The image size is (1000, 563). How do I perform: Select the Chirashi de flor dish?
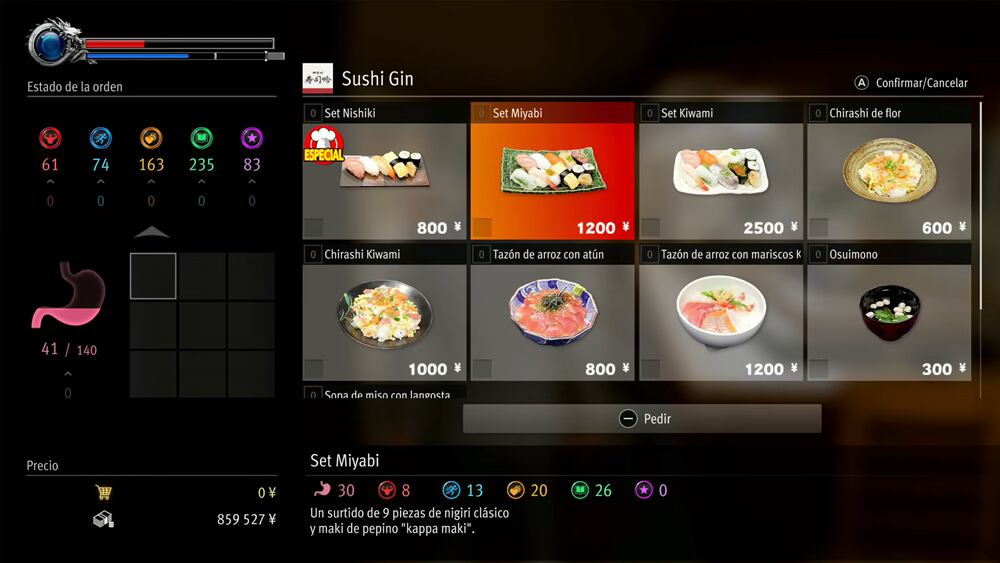[889, 172]
